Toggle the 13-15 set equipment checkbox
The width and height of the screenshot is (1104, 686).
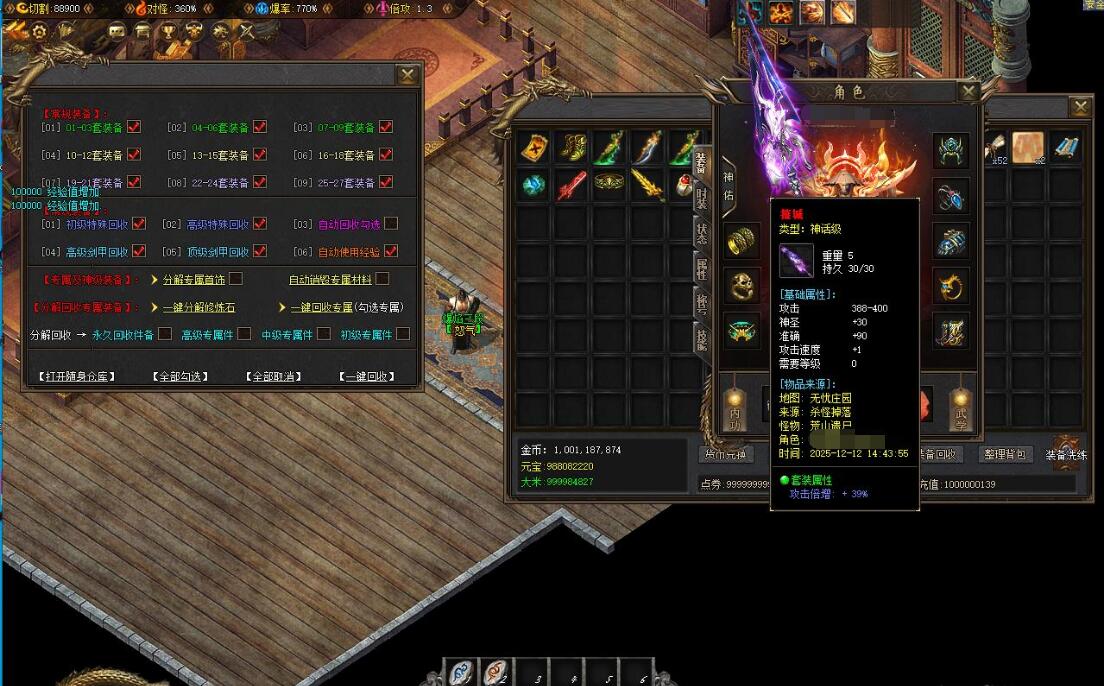pos(260,155)
